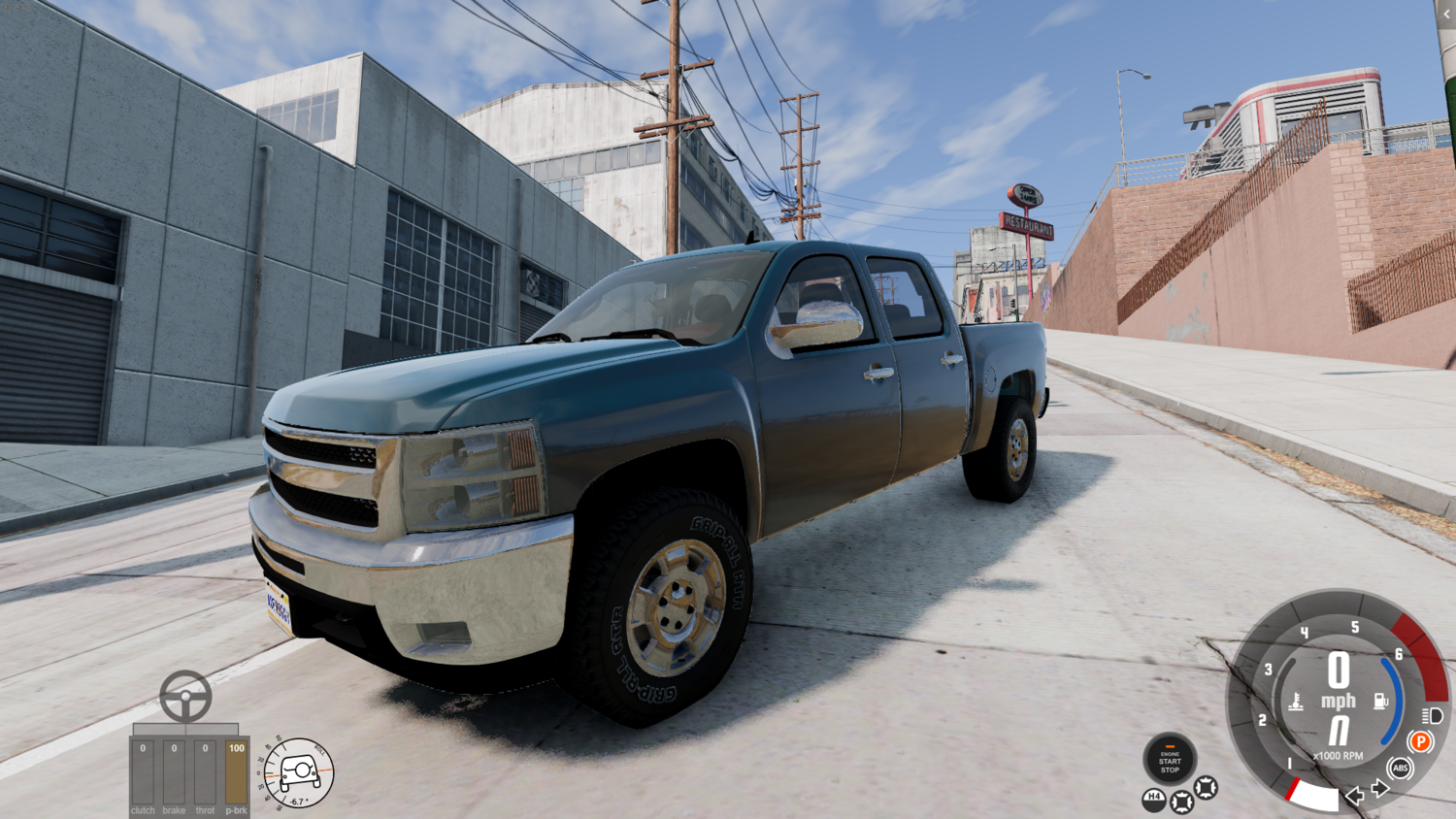1456x819 pixels.
Task: Click the throt pedal bar
Action: pos(204,771)
